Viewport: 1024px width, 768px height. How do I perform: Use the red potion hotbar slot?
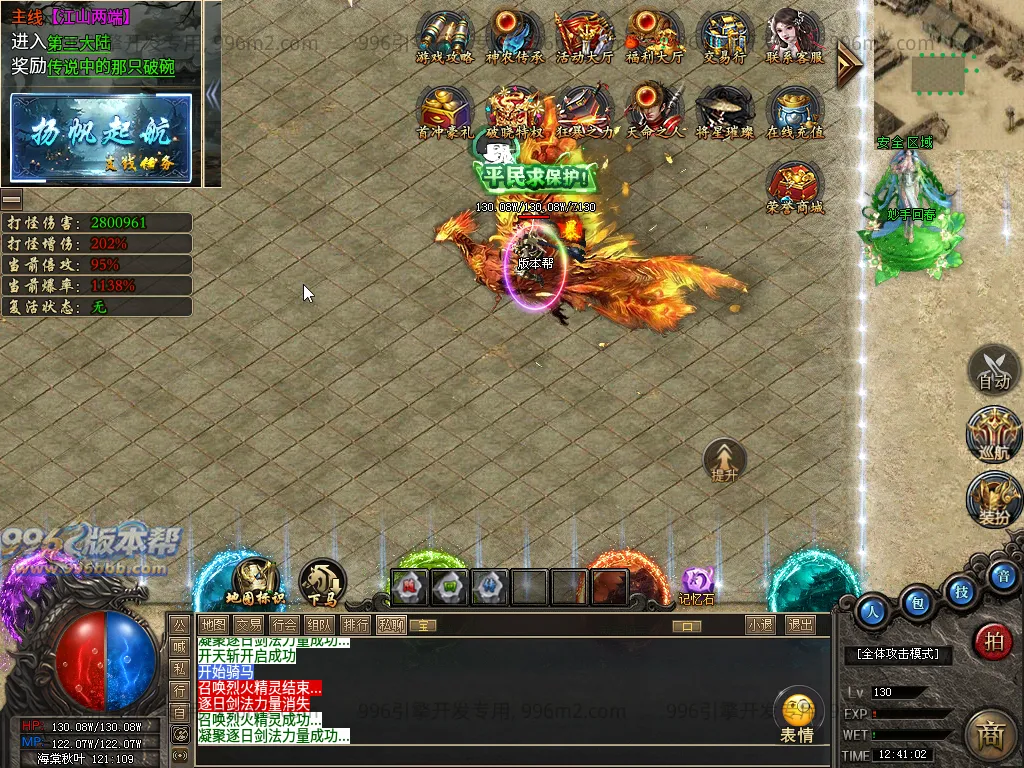409,587
